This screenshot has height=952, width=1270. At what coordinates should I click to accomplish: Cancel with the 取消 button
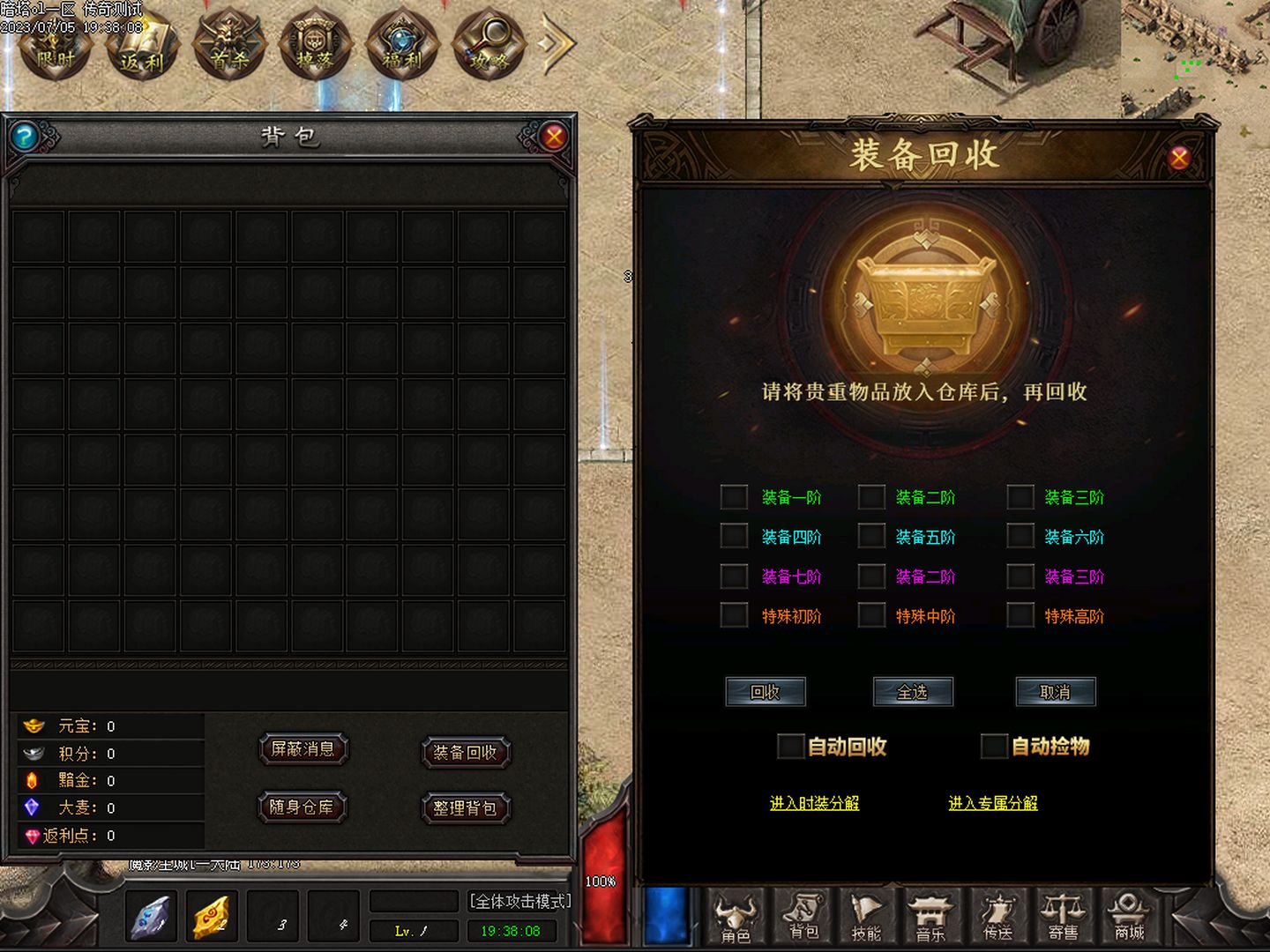(1055, 692)
